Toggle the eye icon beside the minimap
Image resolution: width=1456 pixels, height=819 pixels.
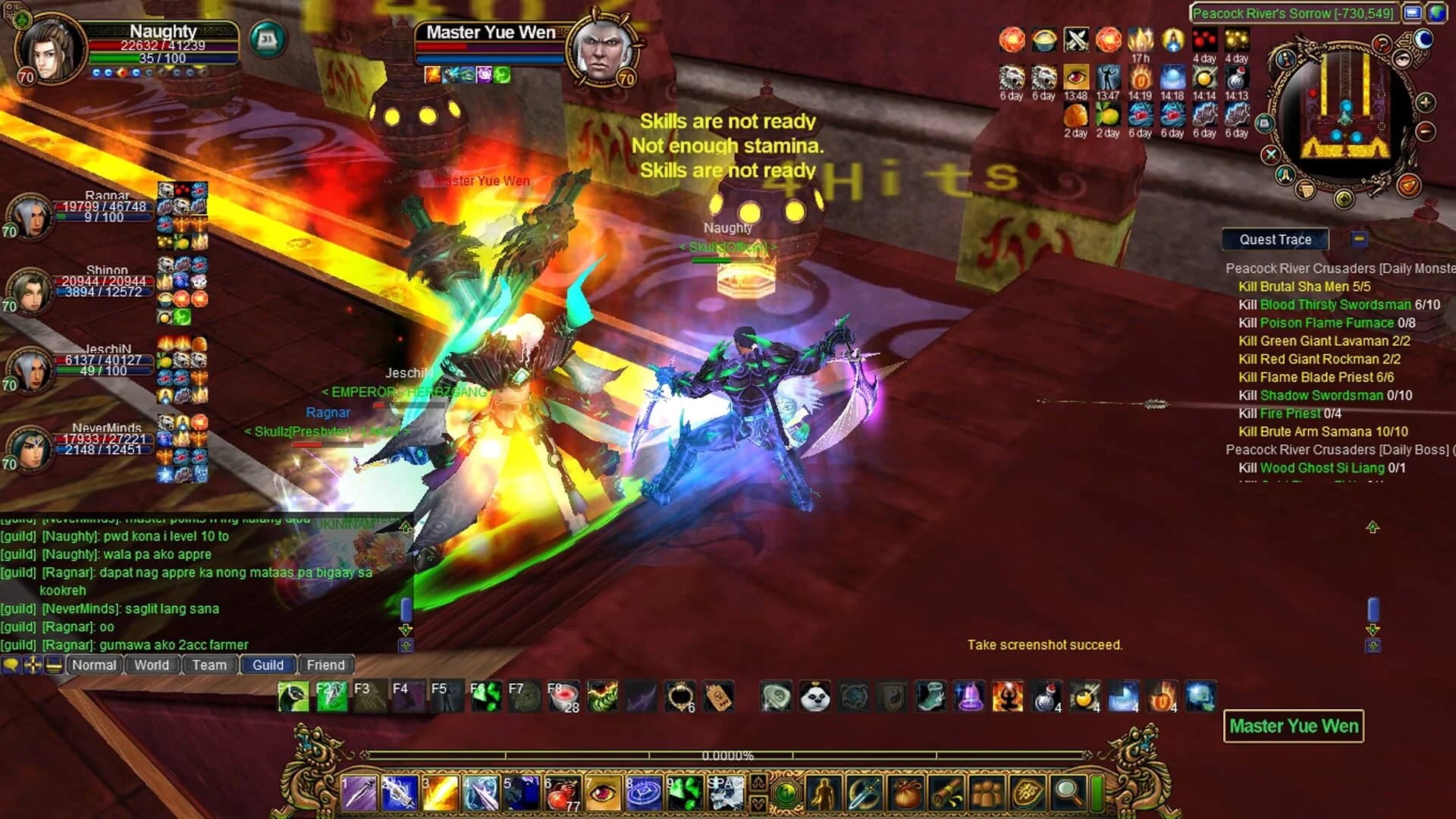(x=1401, y=59)
